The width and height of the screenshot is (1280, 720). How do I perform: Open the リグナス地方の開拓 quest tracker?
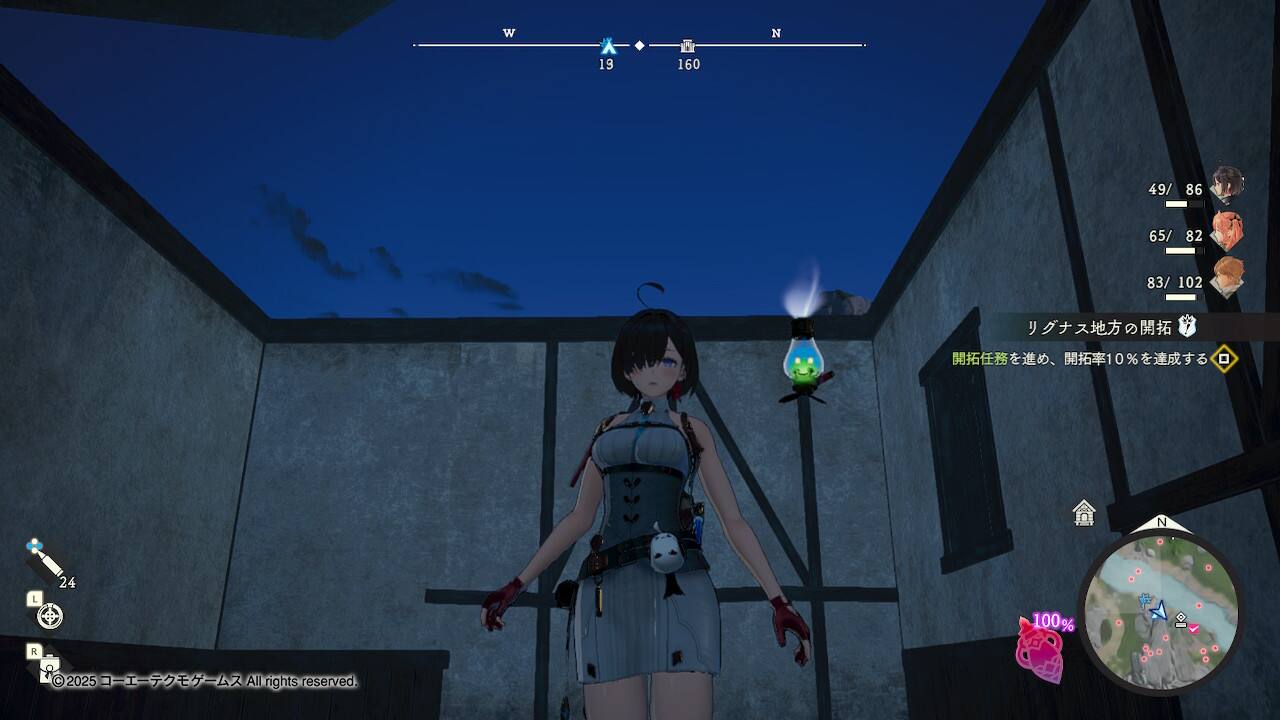tap(1098, 327)
